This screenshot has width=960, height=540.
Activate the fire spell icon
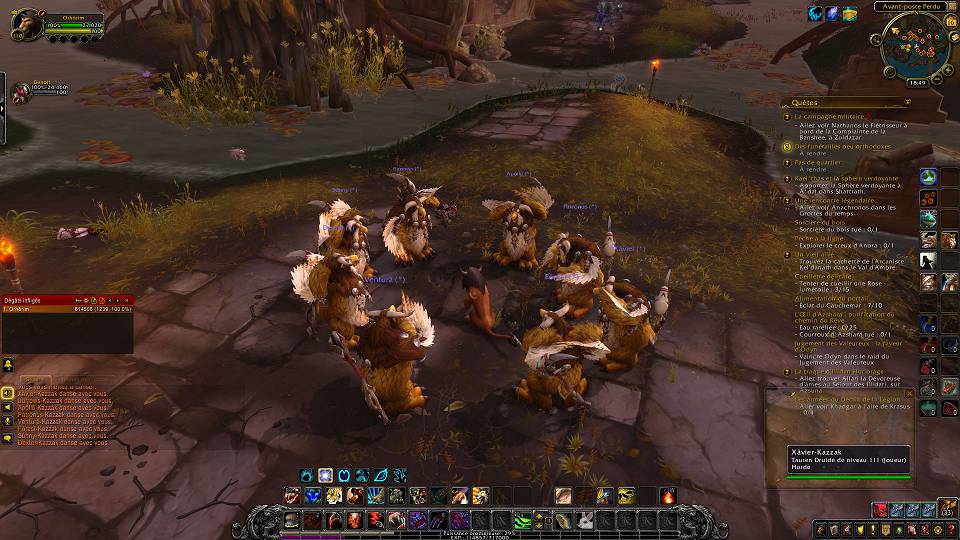pyautogui.click(x=668, y=495)
